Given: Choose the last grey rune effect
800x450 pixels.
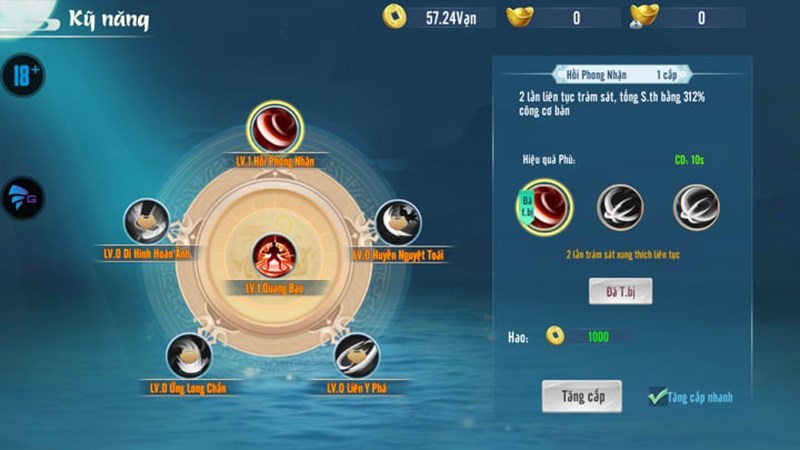Looking at the screenshot, I should pyautogui.click(x=696, y=206).
